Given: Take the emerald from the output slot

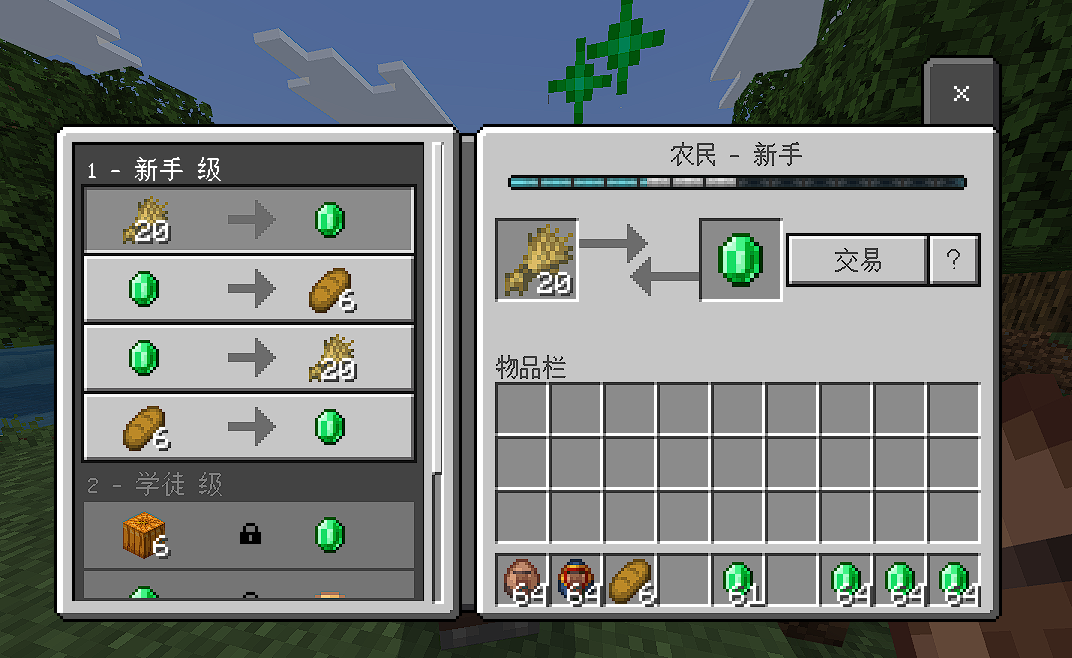Looking at the screenshot, I should 740,260.
